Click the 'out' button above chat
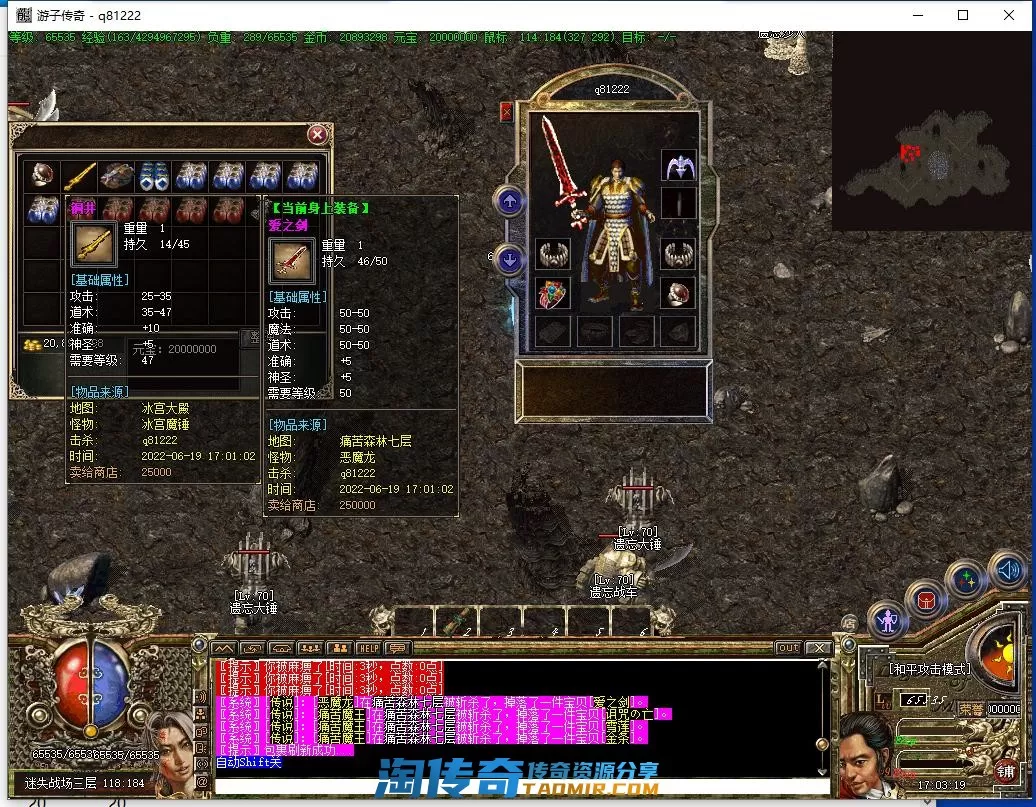This screenshot has height=807, width=1036. pos(789,648)
